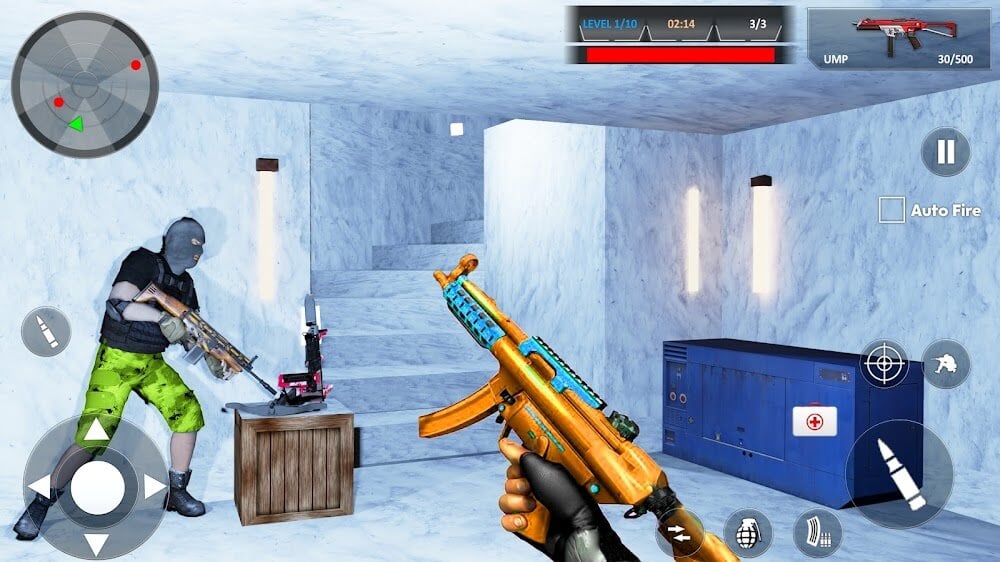Screen dimensions: 1000x562
Task: Switch weapons with the swap arrows button
Action: pos(679,532)
